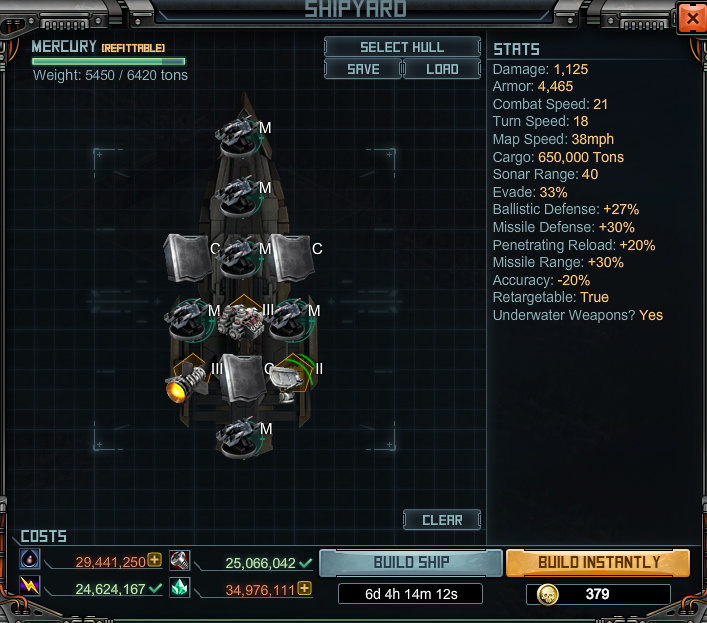Add more oil with the plus button
The image size is (707, 623).
pyautogui.click(x=155, y=560)
